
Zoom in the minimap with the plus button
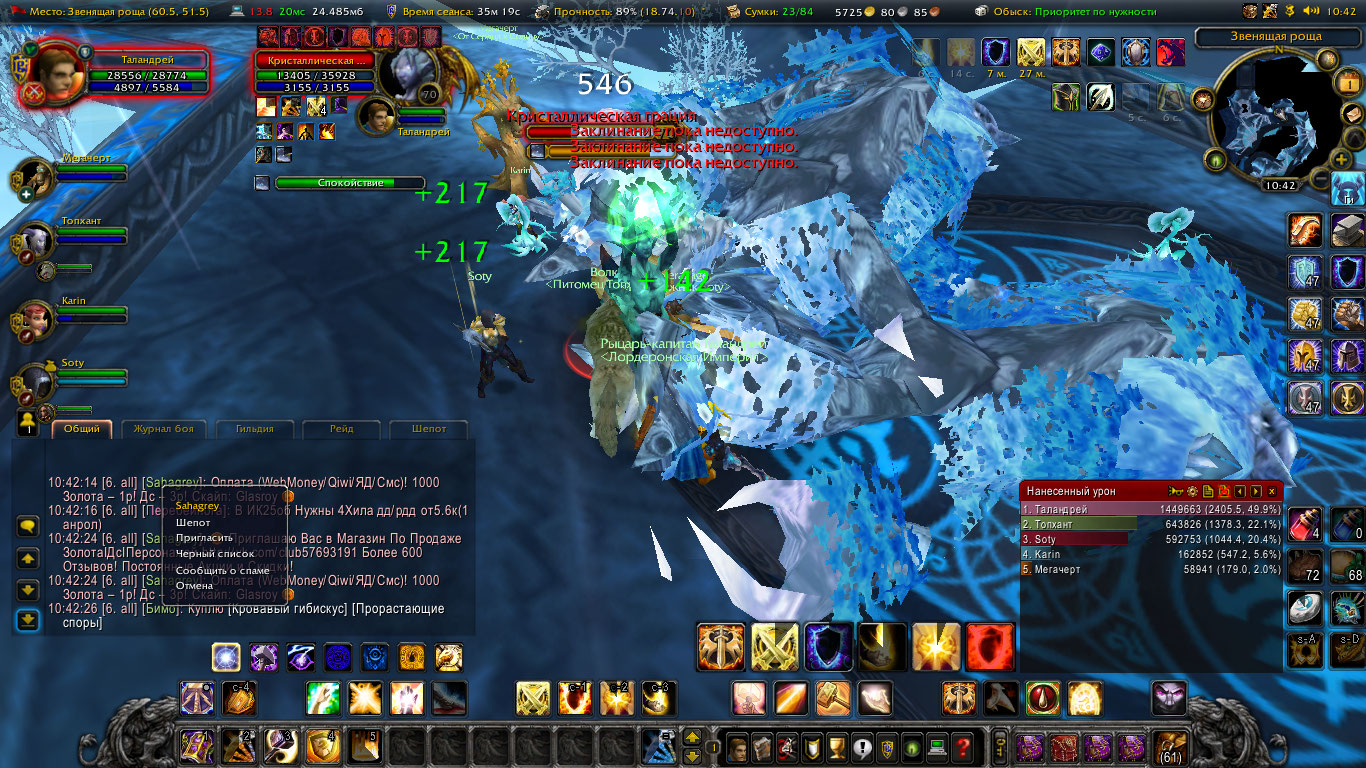1342,160
